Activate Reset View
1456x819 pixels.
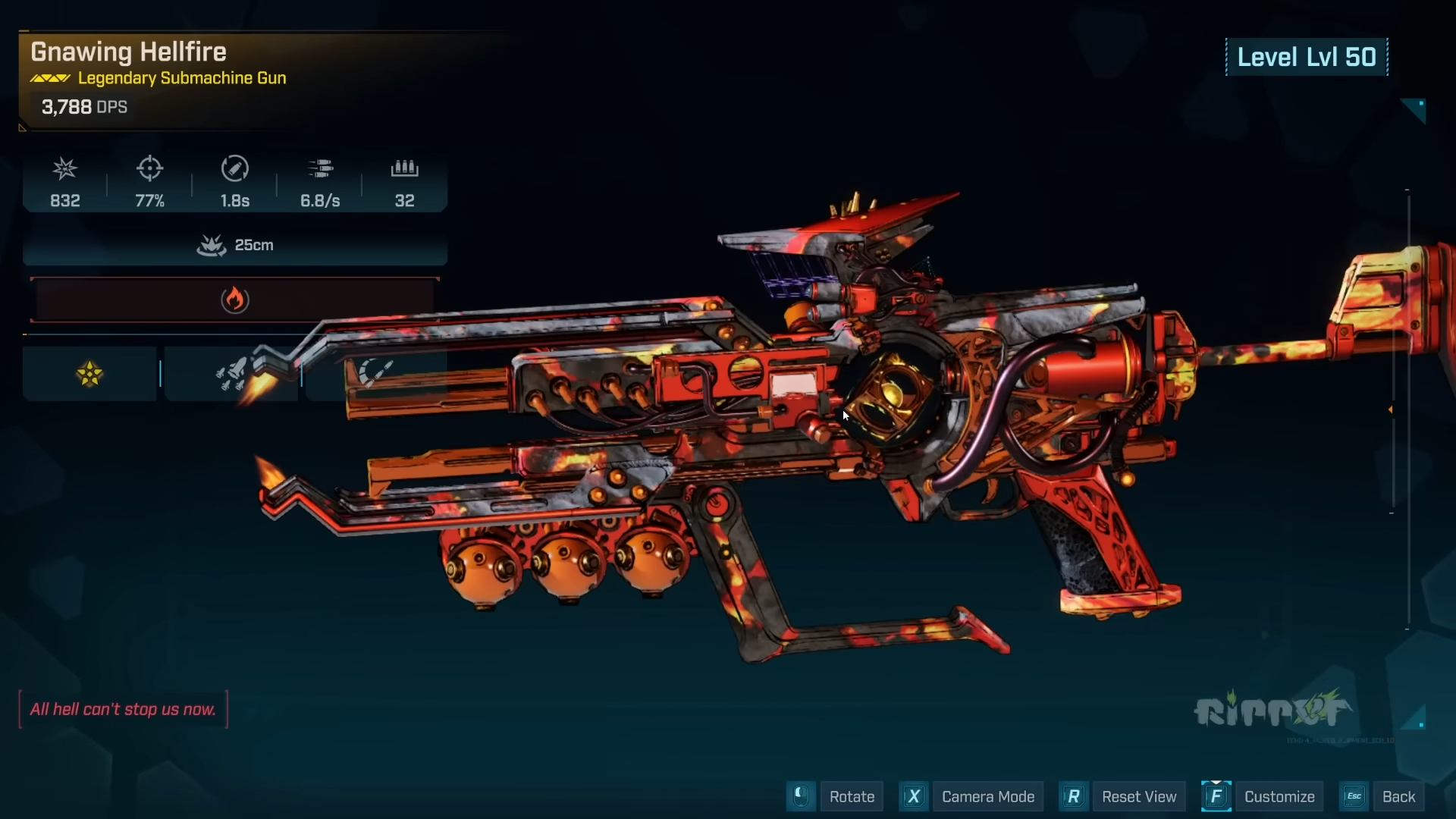[x=1141, y=796]
